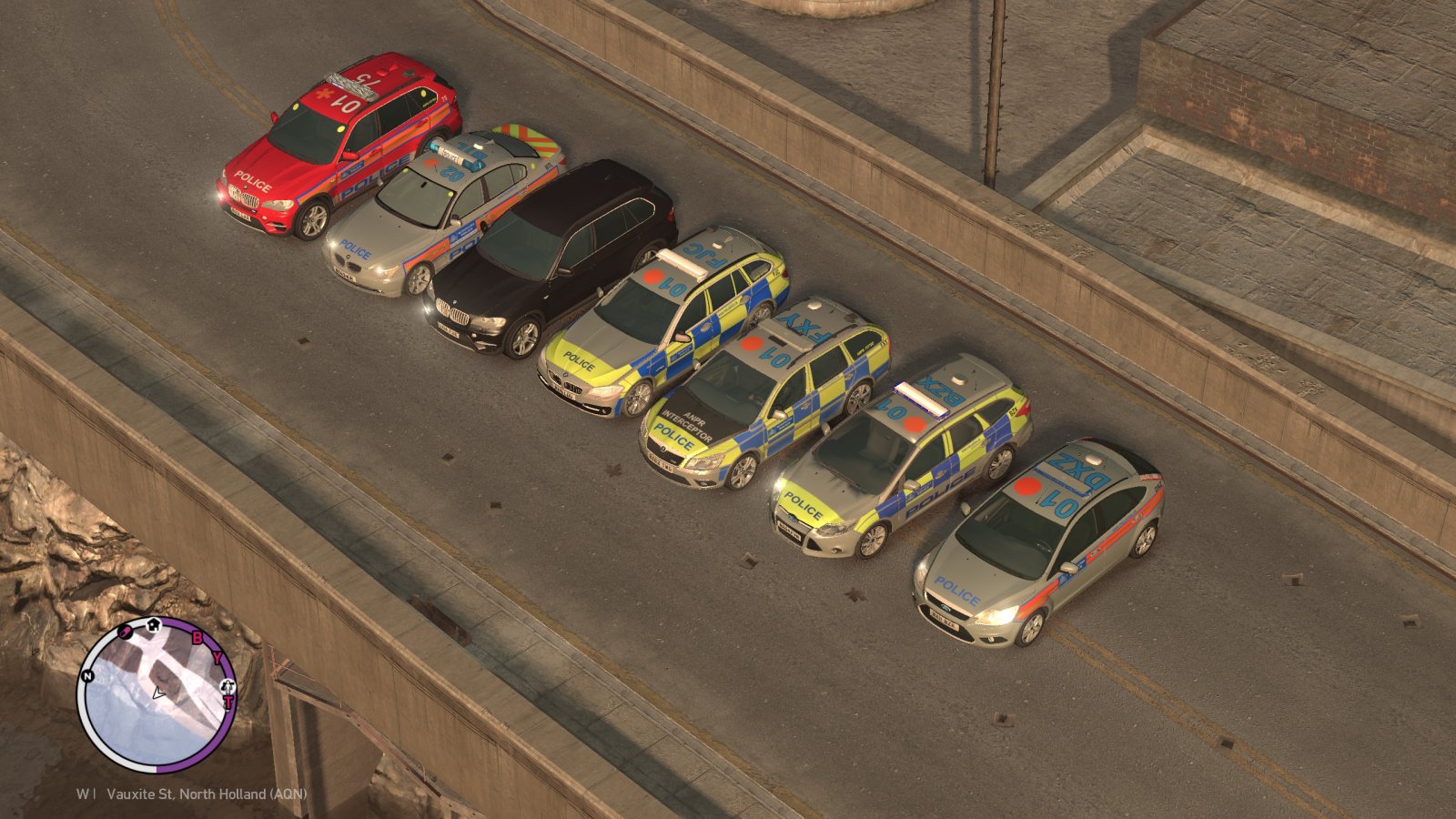Click the circular minimap radar
The image size is (1456, 819).
tap(157, 693)
